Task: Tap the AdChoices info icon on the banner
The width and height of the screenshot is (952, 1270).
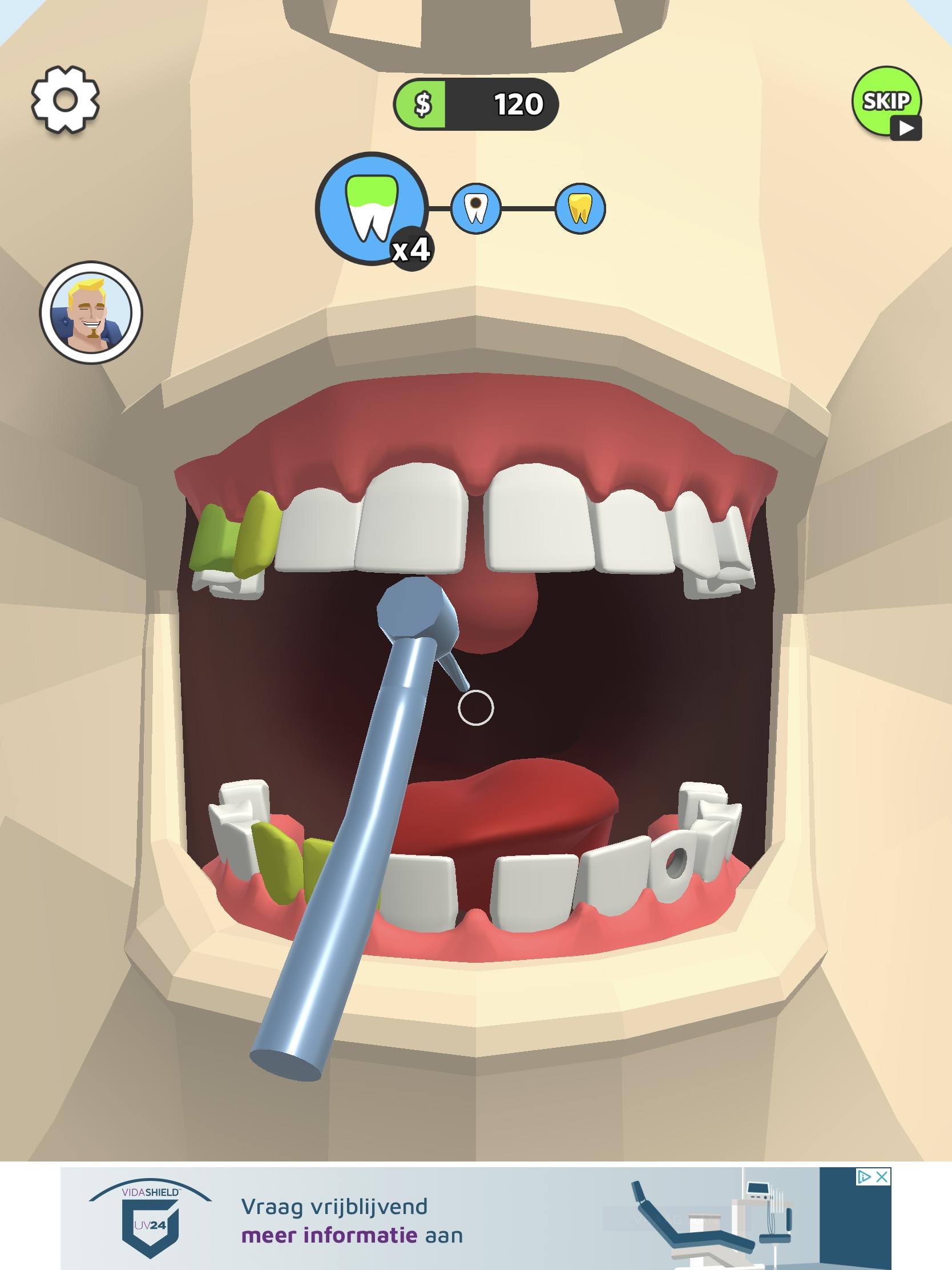Action: tap(865, 1177)
